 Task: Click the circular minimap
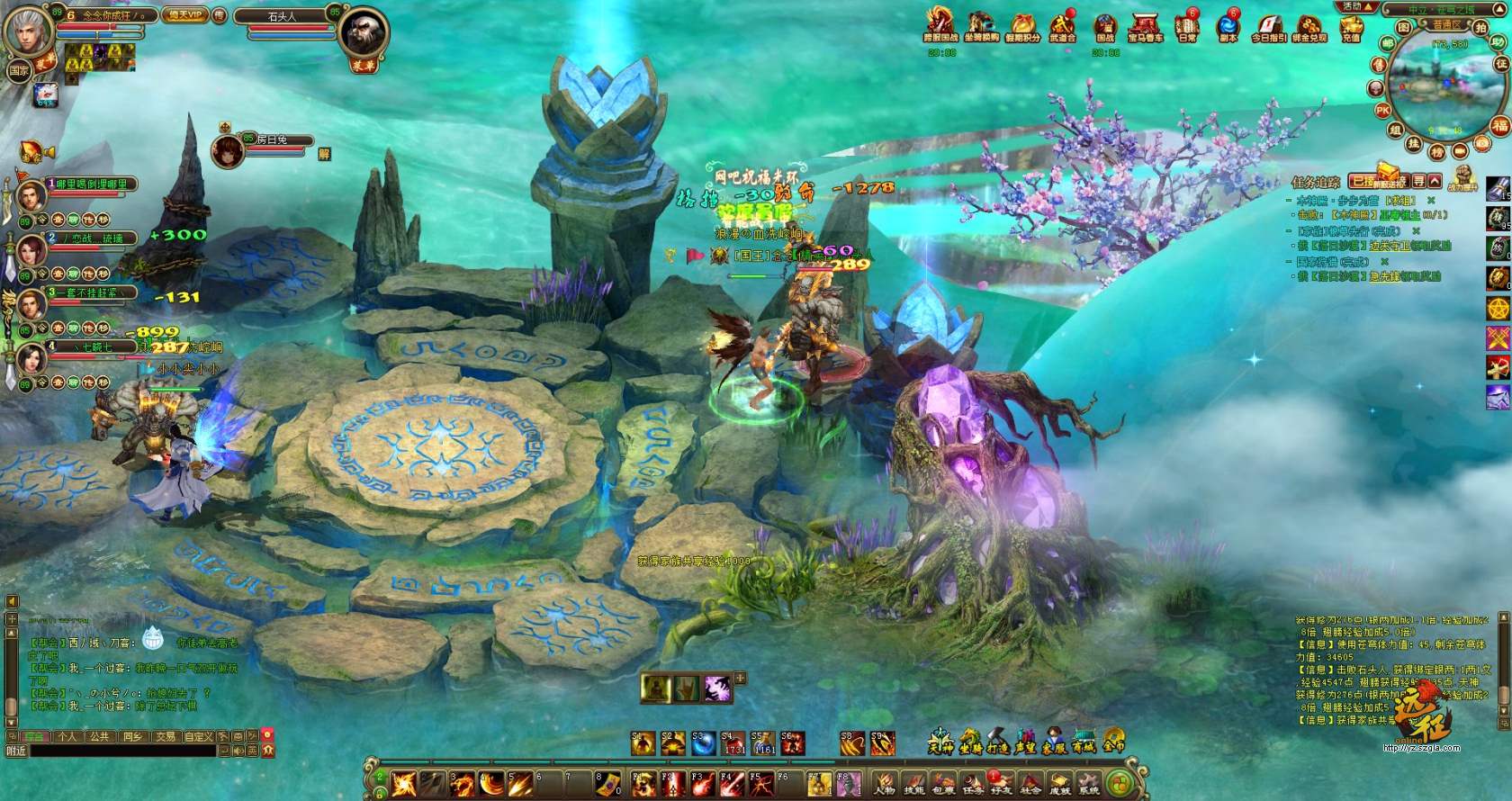tap(1437, 87)
